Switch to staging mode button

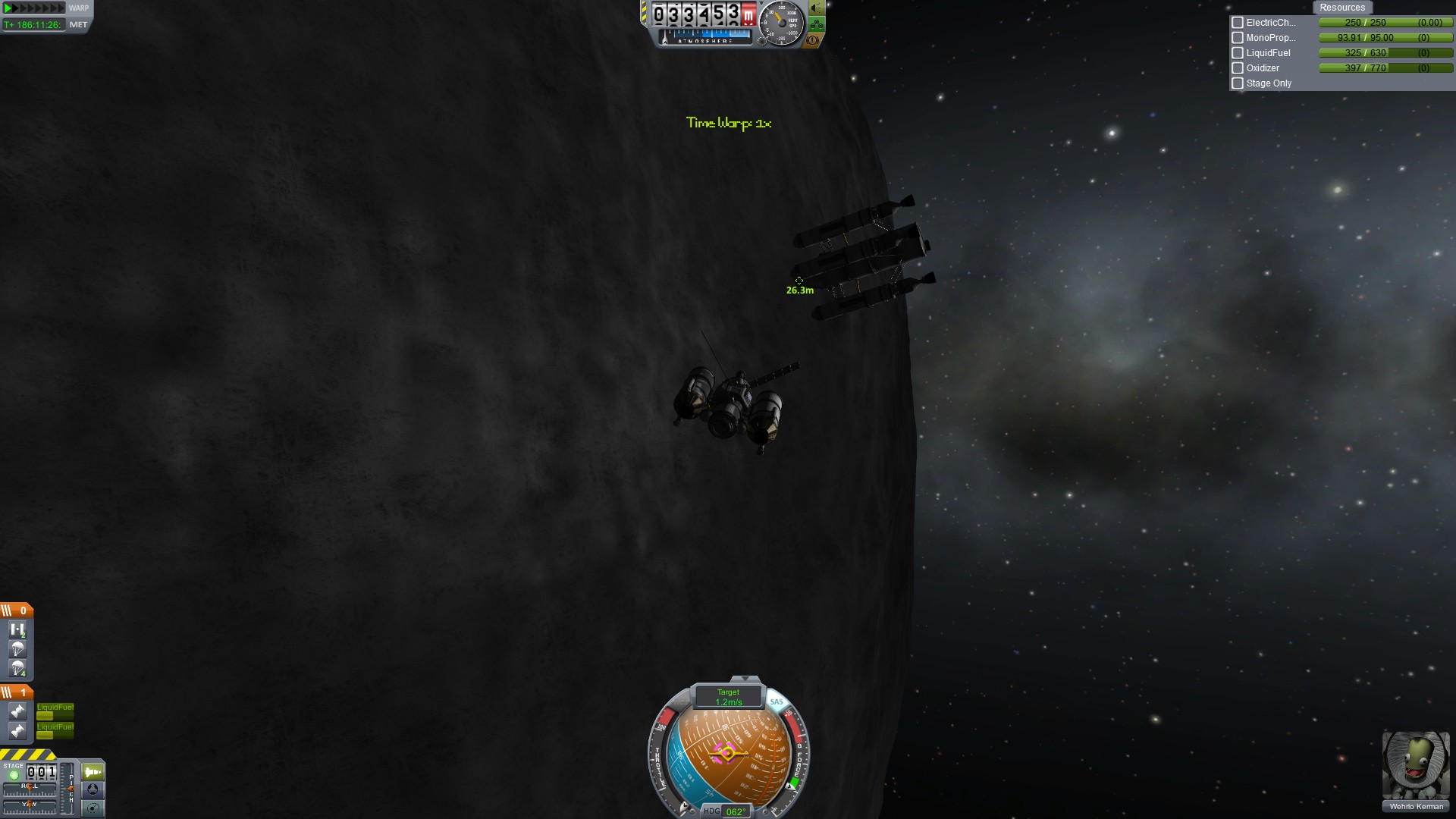(x=93, y=772)
